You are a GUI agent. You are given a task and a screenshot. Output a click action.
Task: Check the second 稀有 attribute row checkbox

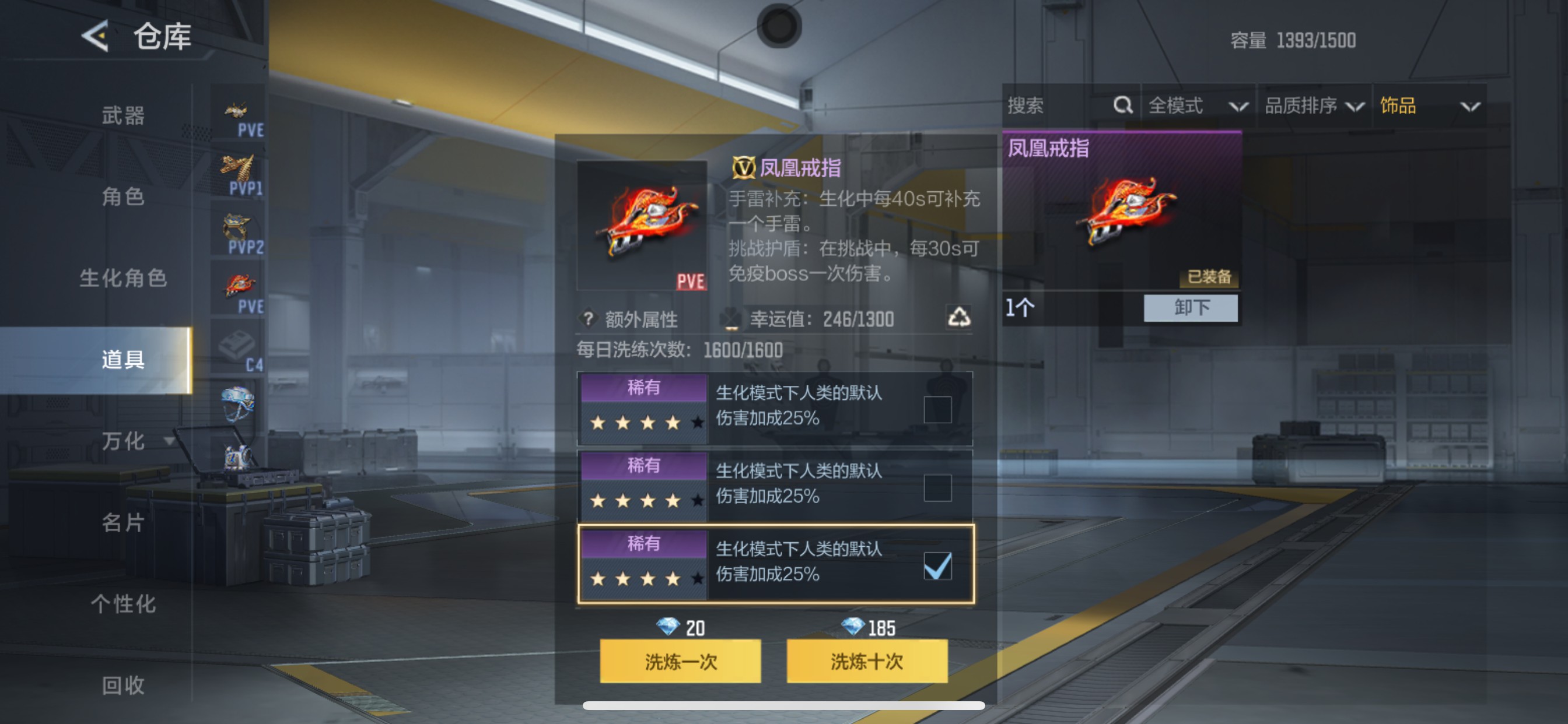[x=938, y=487]
